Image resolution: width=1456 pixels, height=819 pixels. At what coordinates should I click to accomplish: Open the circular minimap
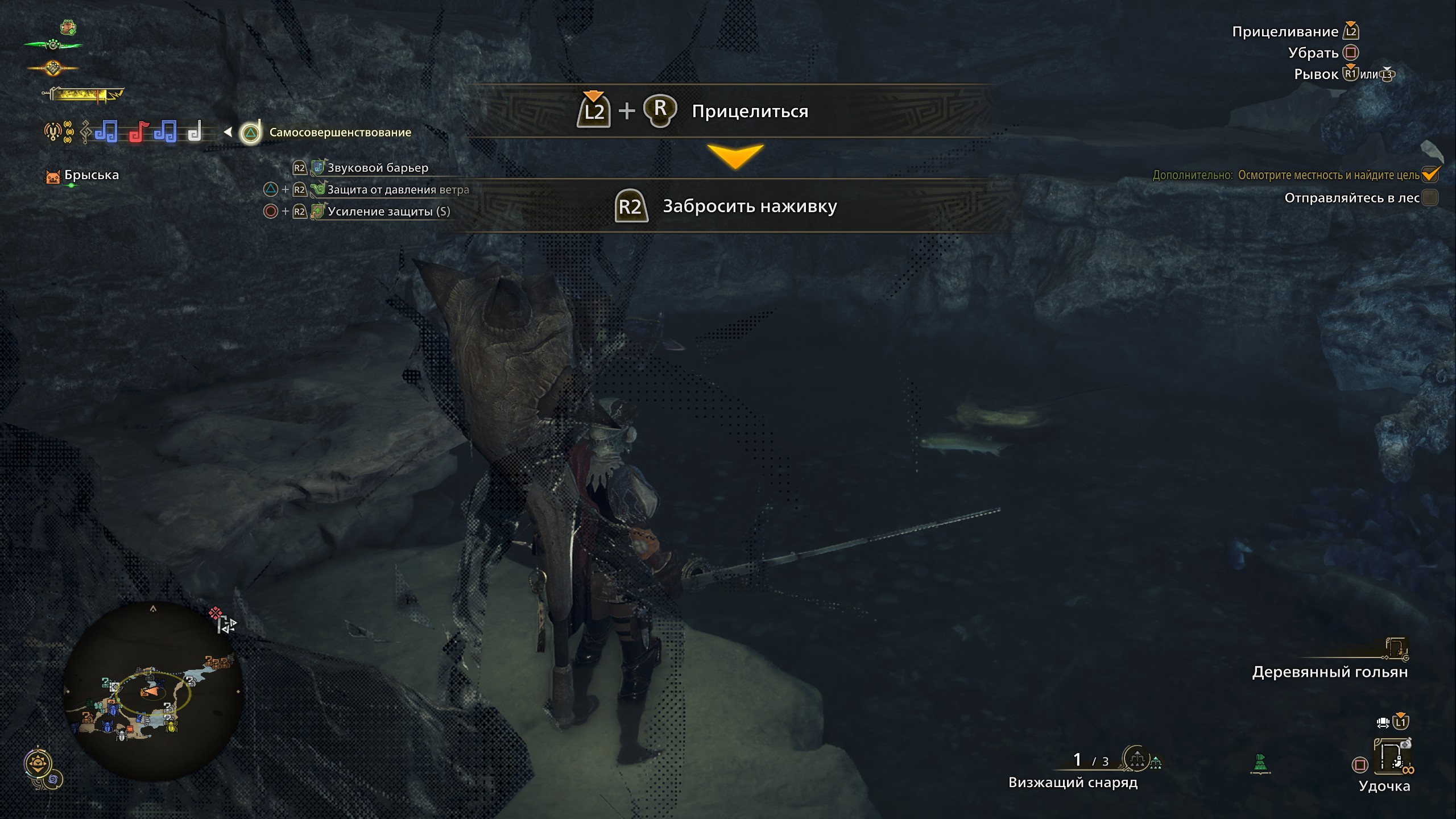point(152,691)
